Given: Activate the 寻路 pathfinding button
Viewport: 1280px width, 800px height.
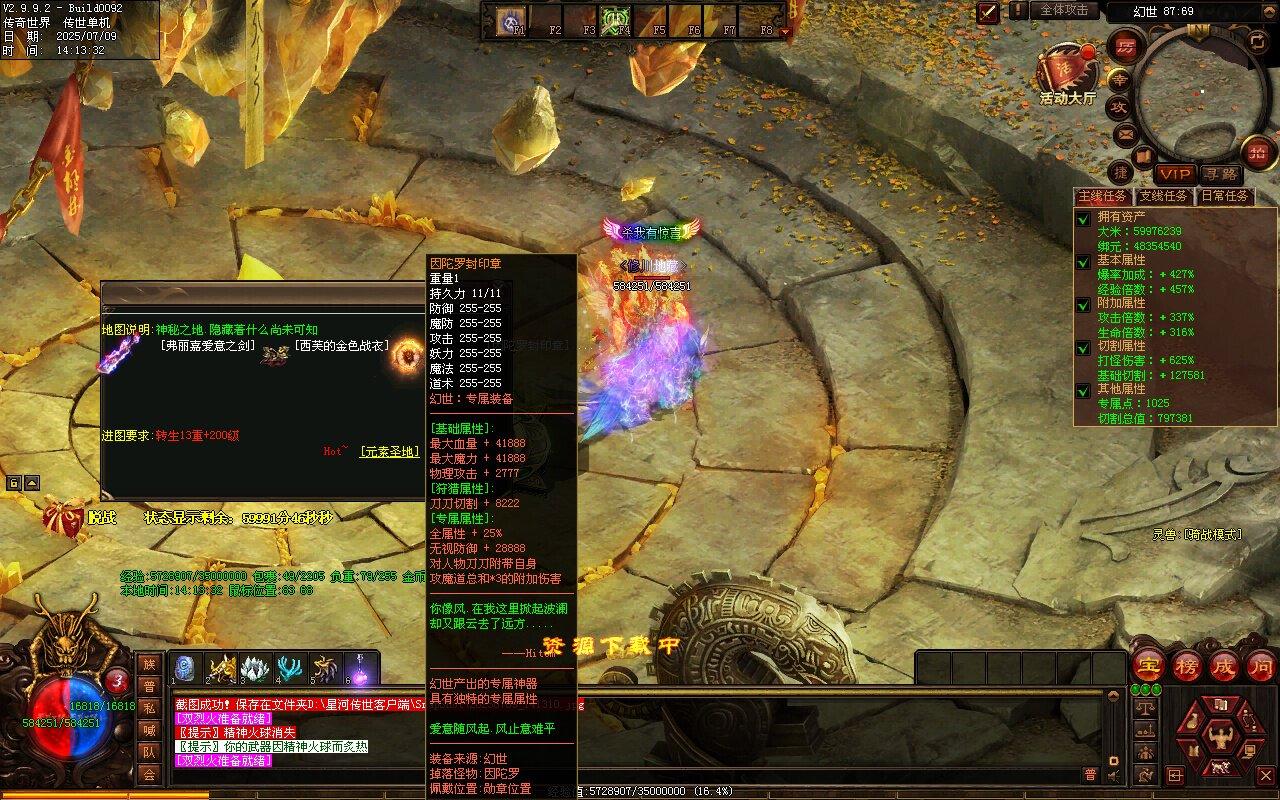Looking at the screenshot, I should click(1219, 174).
